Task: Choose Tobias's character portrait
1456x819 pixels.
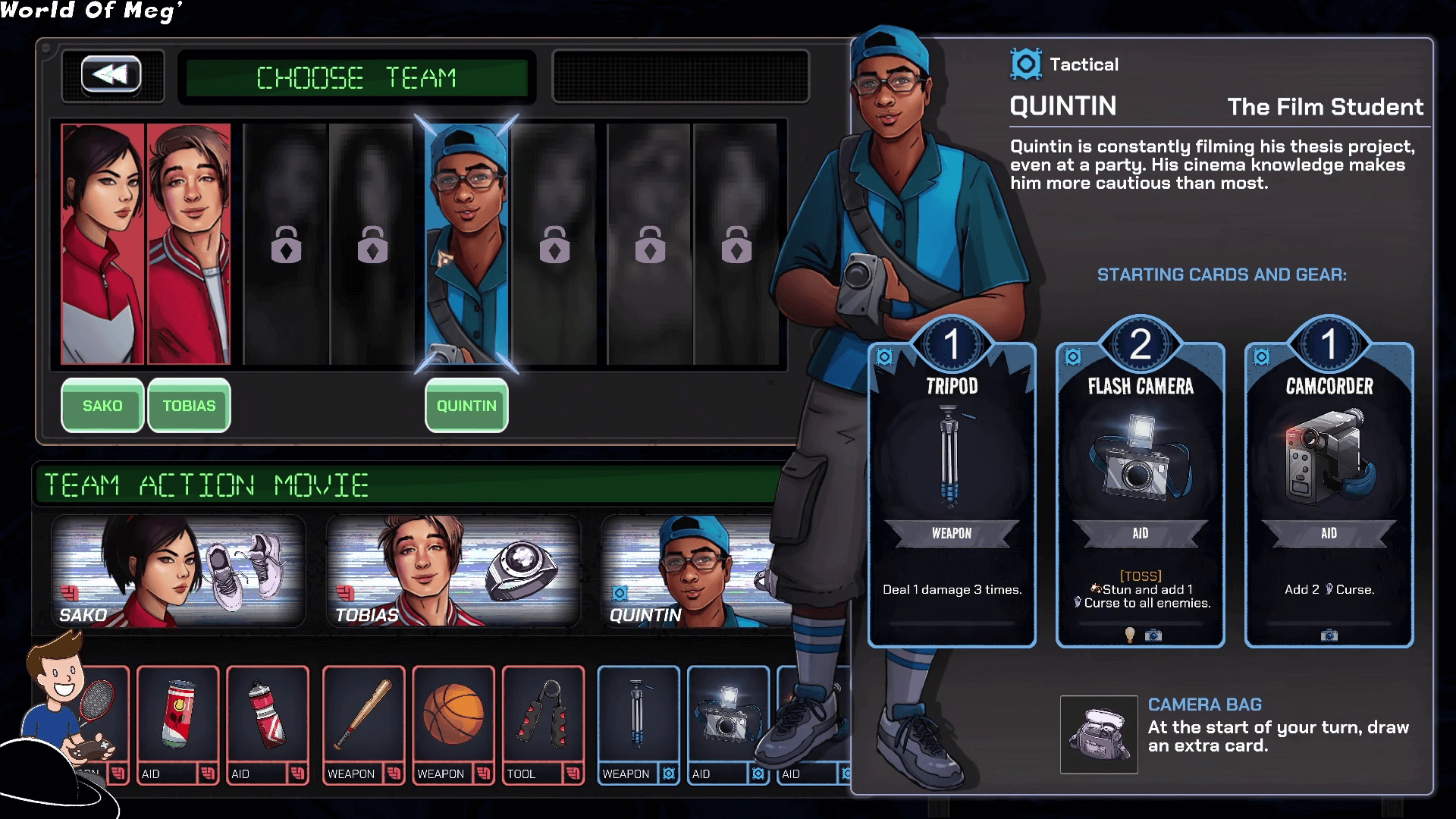Action: [x=189, y=243]
